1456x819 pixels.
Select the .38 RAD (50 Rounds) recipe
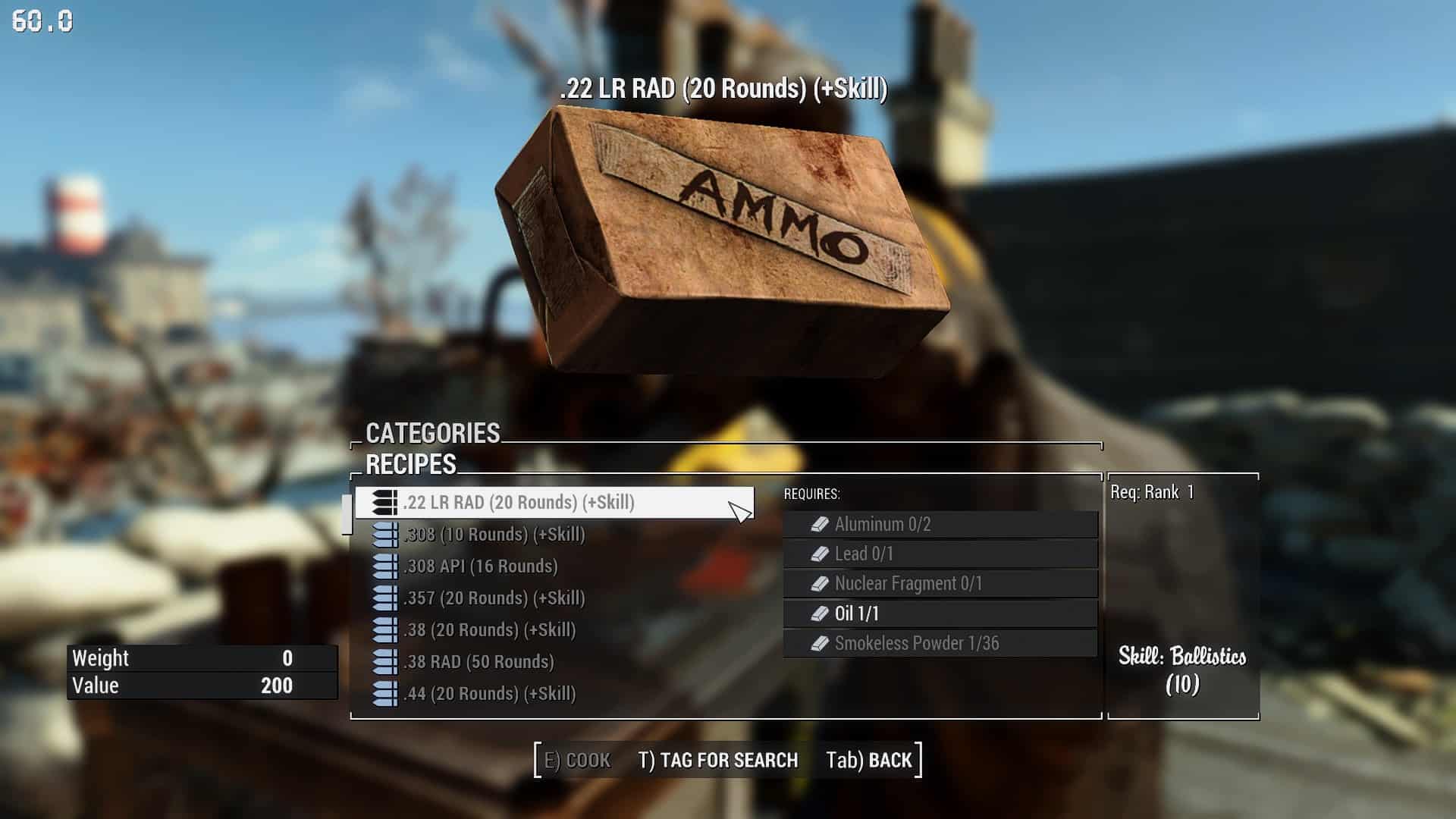click(x=478, y=662)
